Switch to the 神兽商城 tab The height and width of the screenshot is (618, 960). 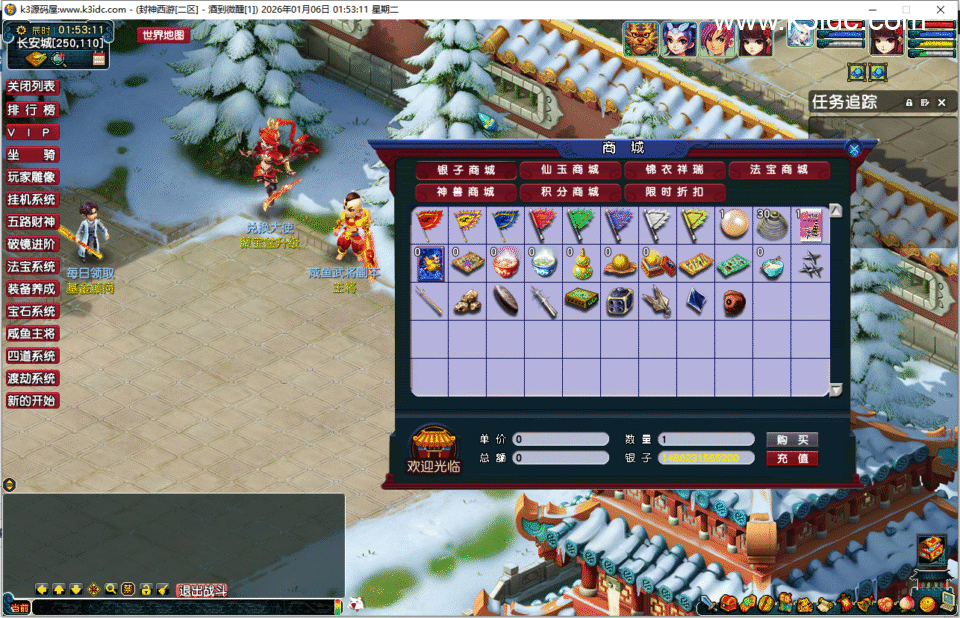[466, 192]
